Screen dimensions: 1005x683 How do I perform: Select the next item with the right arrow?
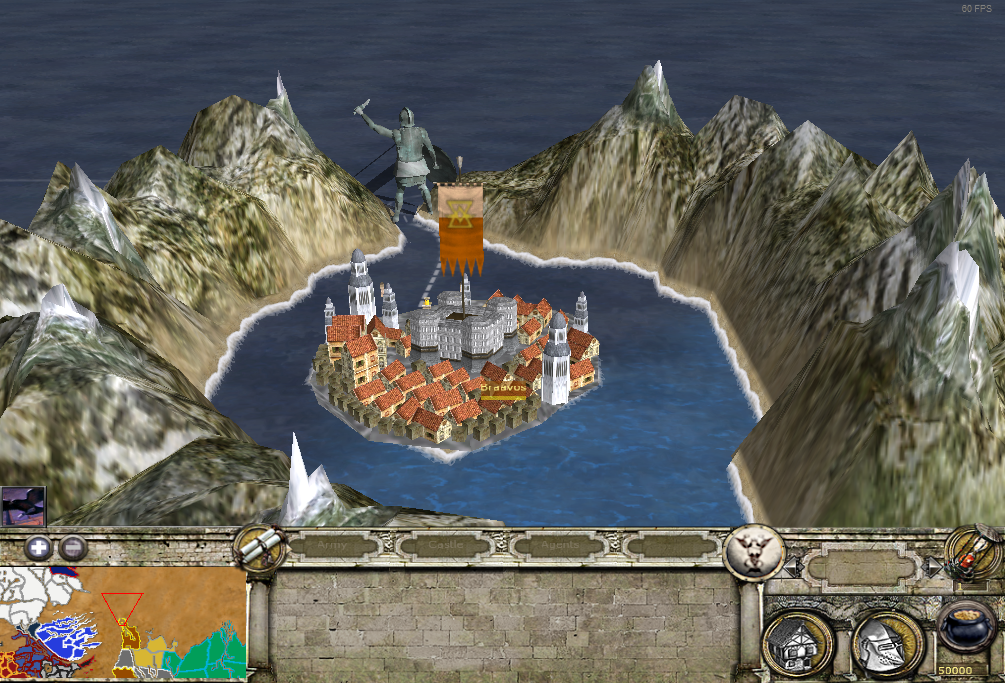[x=932, y=567]
